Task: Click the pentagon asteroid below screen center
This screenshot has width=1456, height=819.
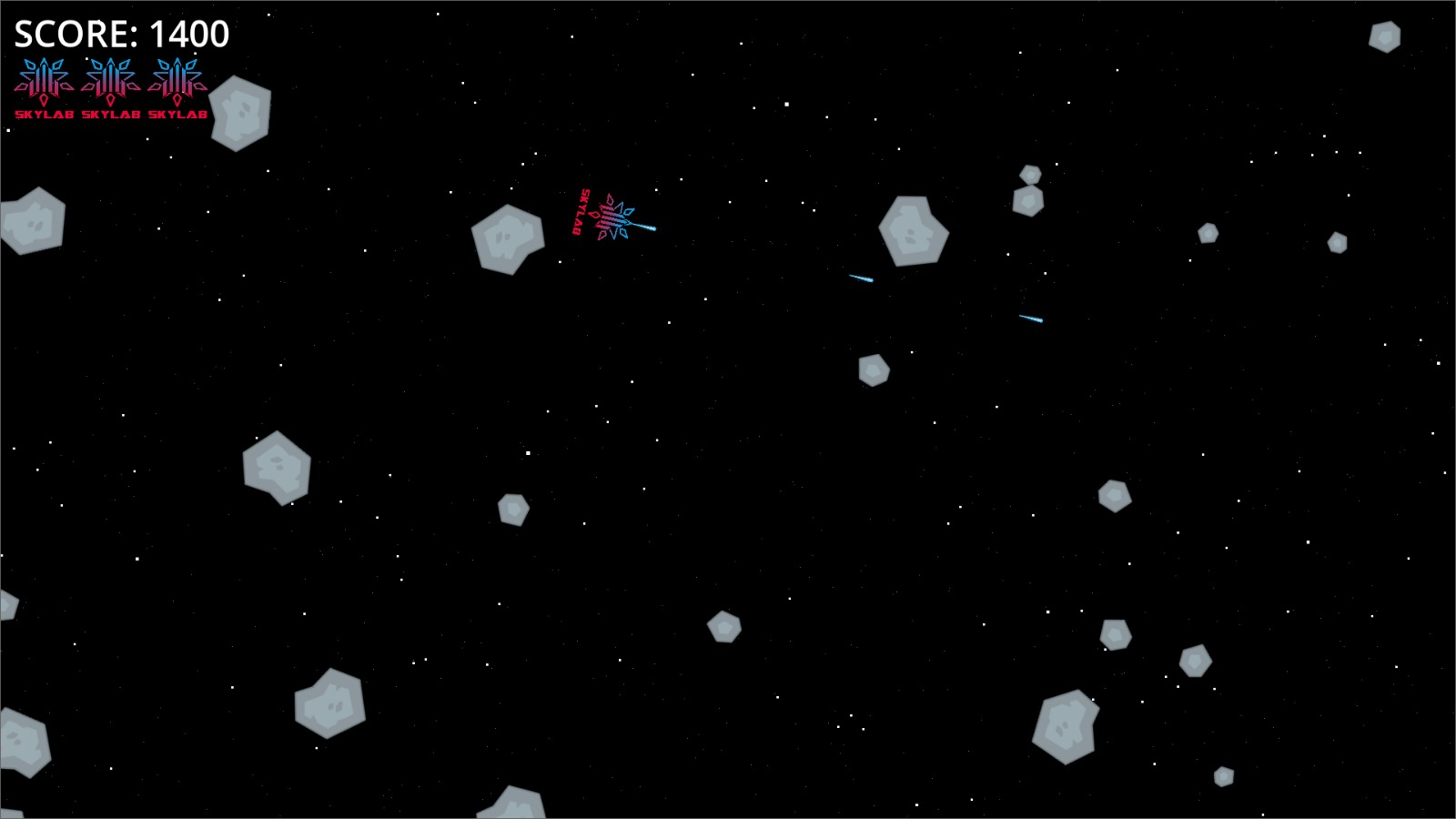Action: point(723,626)
